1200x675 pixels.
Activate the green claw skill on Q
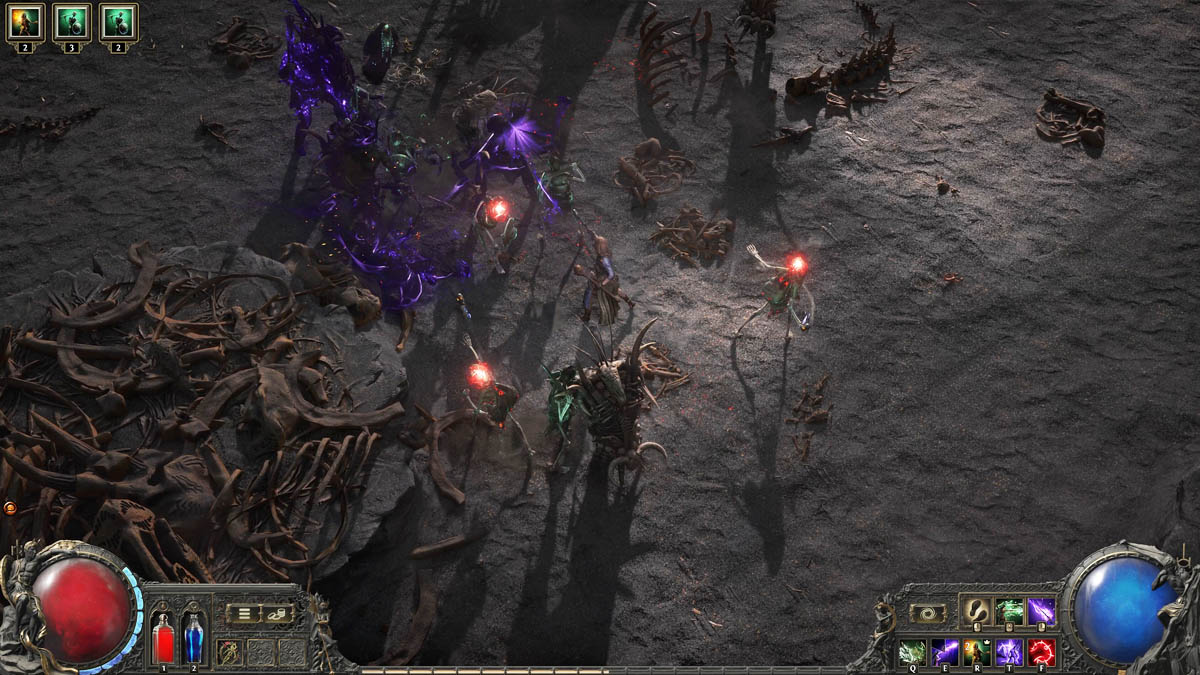912,652
